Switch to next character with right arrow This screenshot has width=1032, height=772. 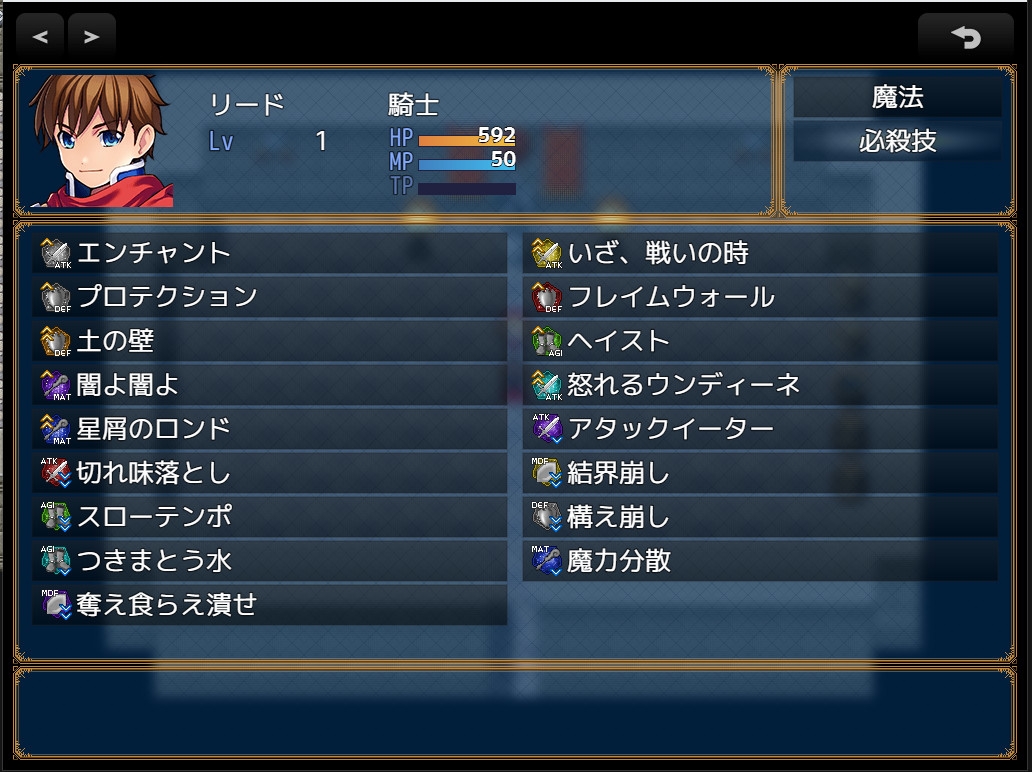pyautogui.click(x=91, y=37)
